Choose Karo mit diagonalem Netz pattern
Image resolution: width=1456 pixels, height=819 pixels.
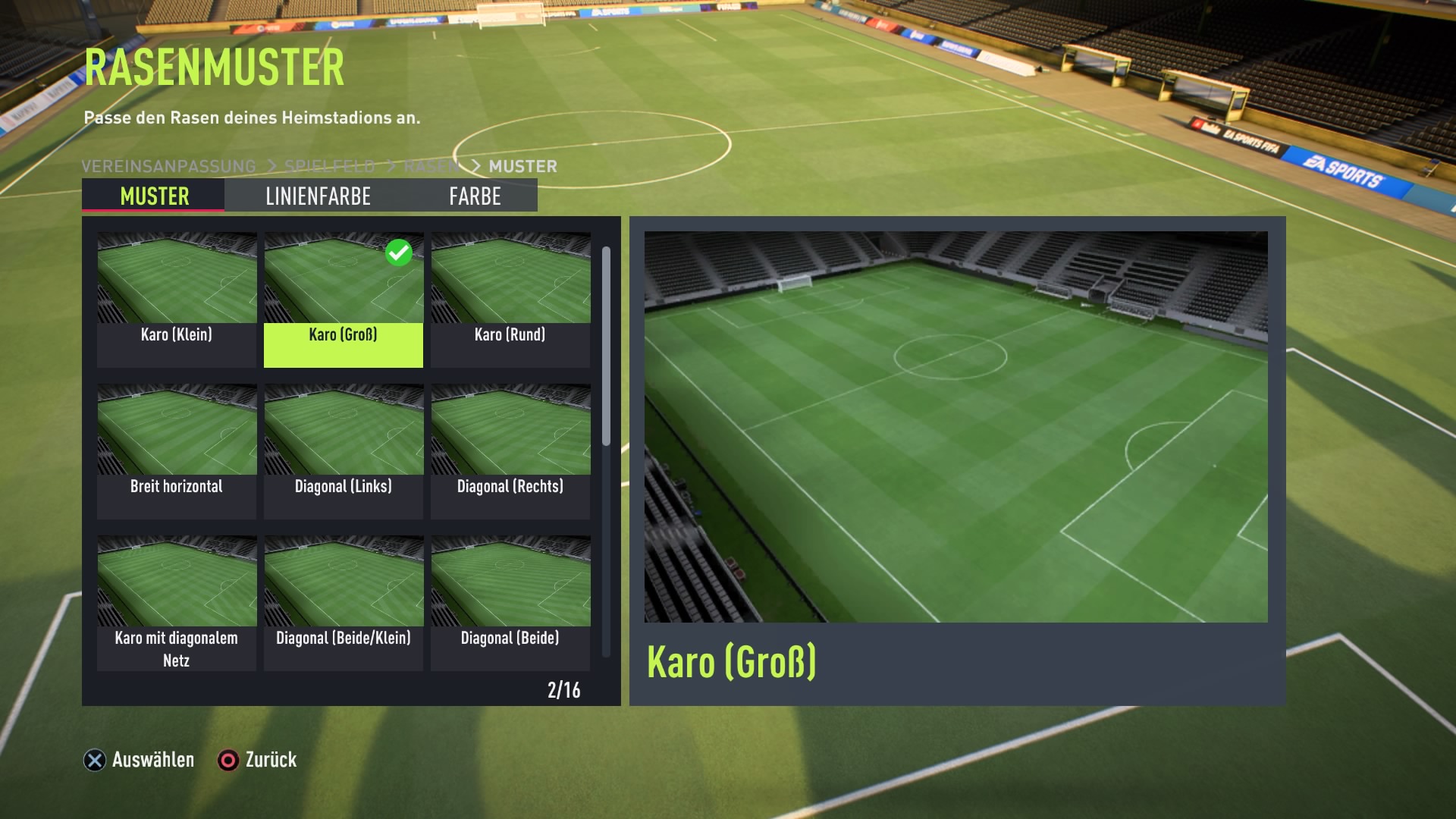pyautogui.click(x=177, y=602)
